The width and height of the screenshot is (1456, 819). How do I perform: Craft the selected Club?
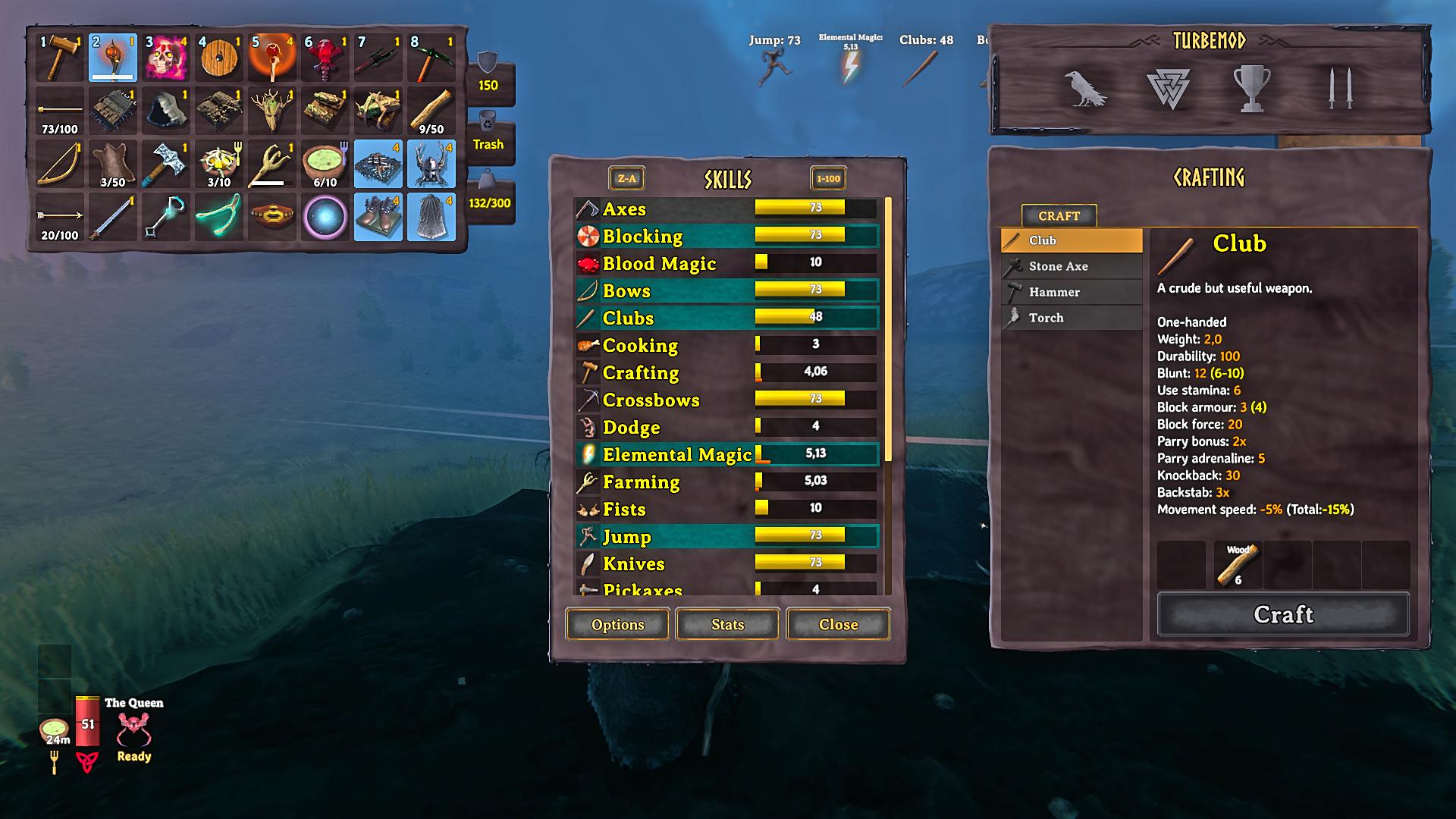click(x=1282, y=614)
